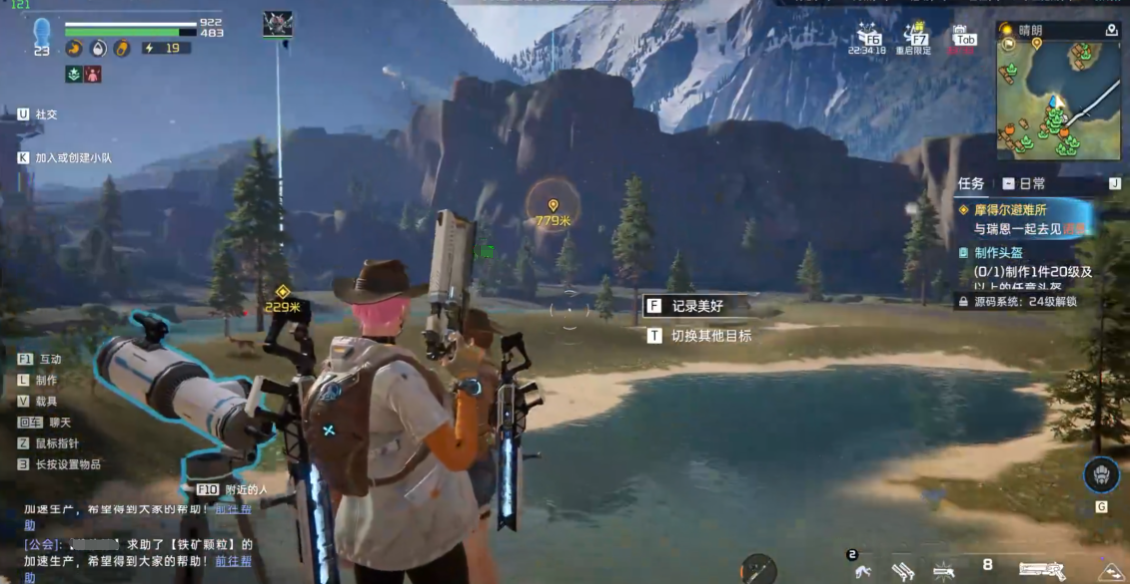Open the 前往帮助 link in chat
1130x584 pixels.
point(232,562)
